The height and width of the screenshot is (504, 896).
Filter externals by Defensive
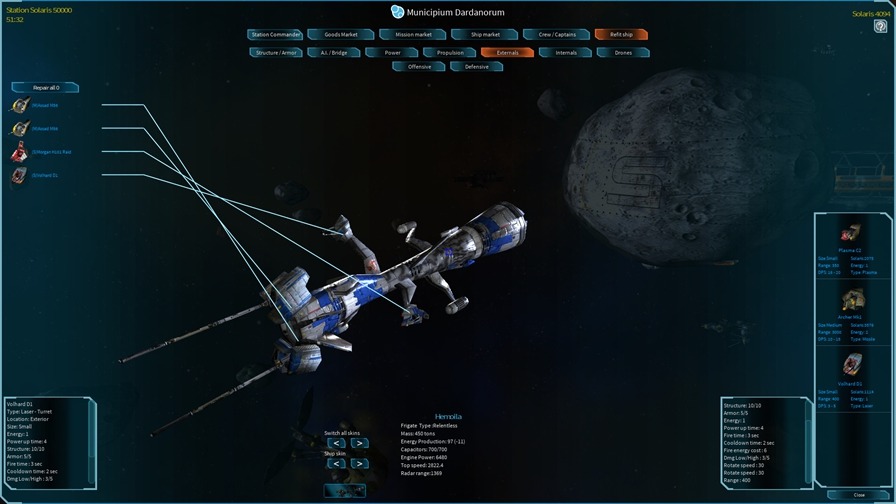(x=477, y=67)
